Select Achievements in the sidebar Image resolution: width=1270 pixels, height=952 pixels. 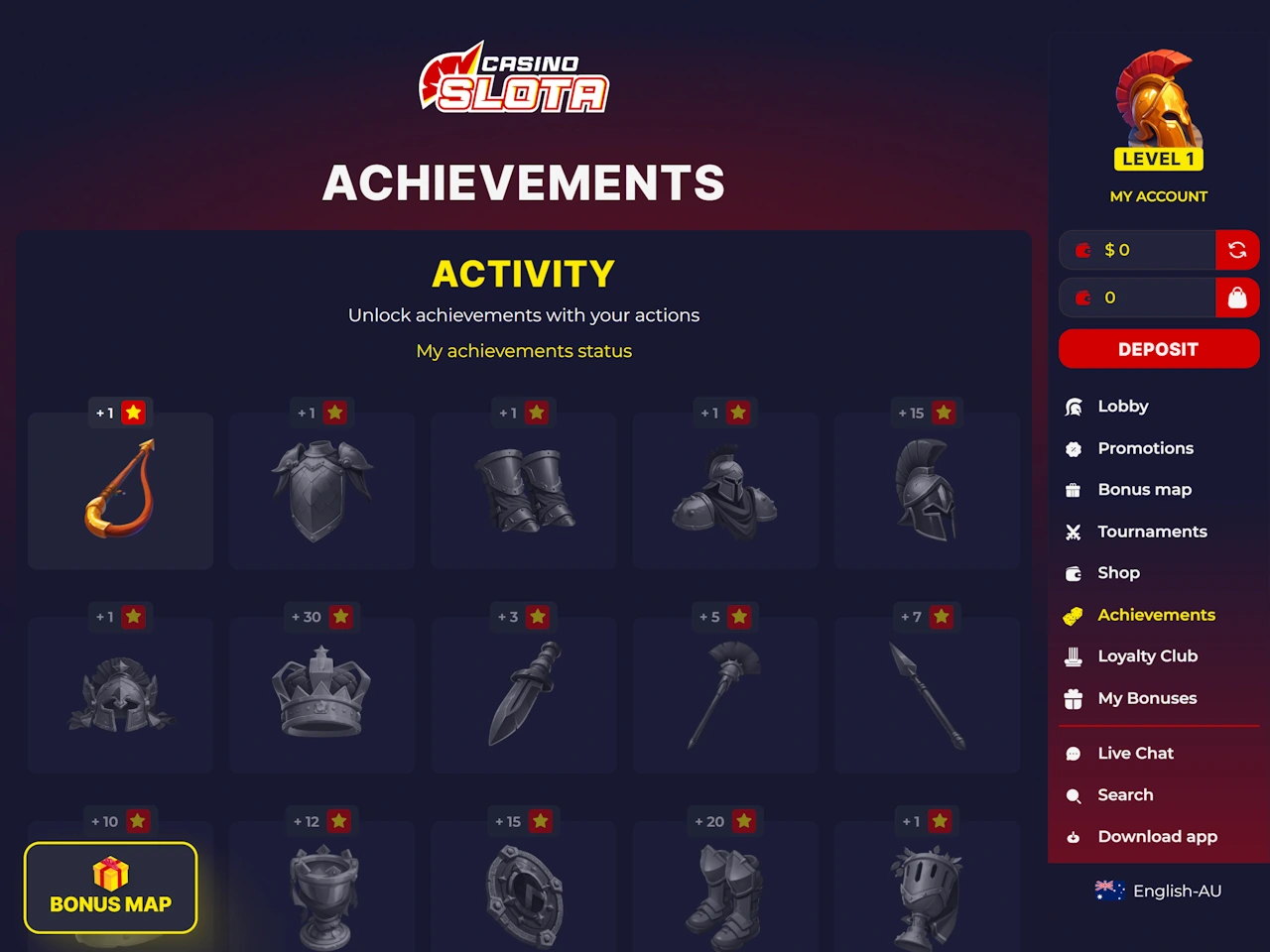coord(1156,615)
